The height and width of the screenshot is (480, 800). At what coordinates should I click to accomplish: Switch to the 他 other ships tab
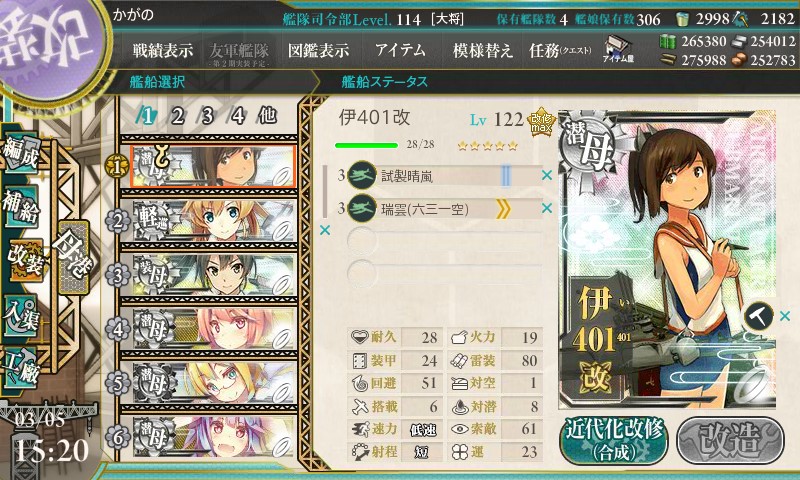267,115
